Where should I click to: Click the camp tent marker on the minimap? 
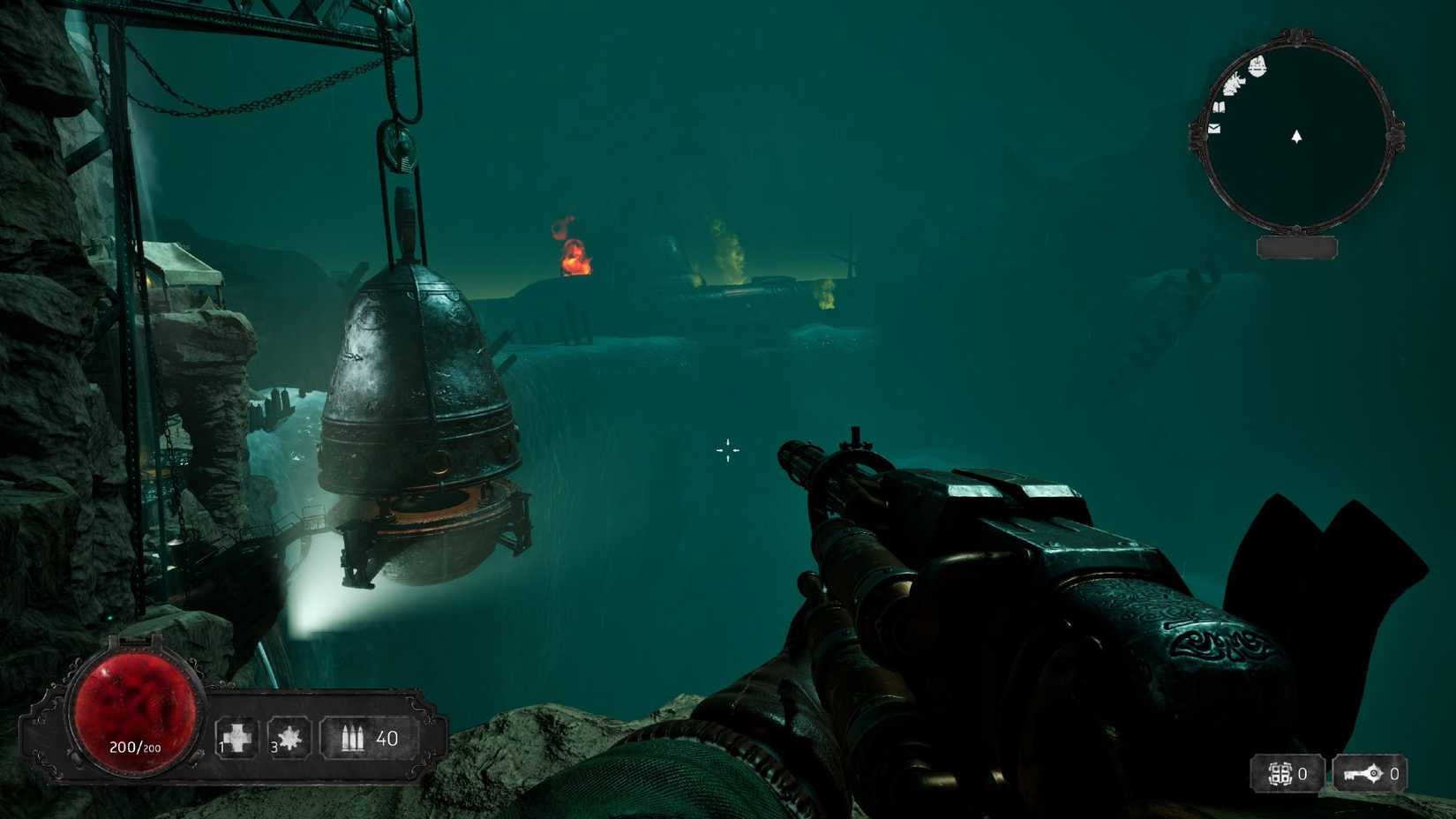click(1257, 65)
